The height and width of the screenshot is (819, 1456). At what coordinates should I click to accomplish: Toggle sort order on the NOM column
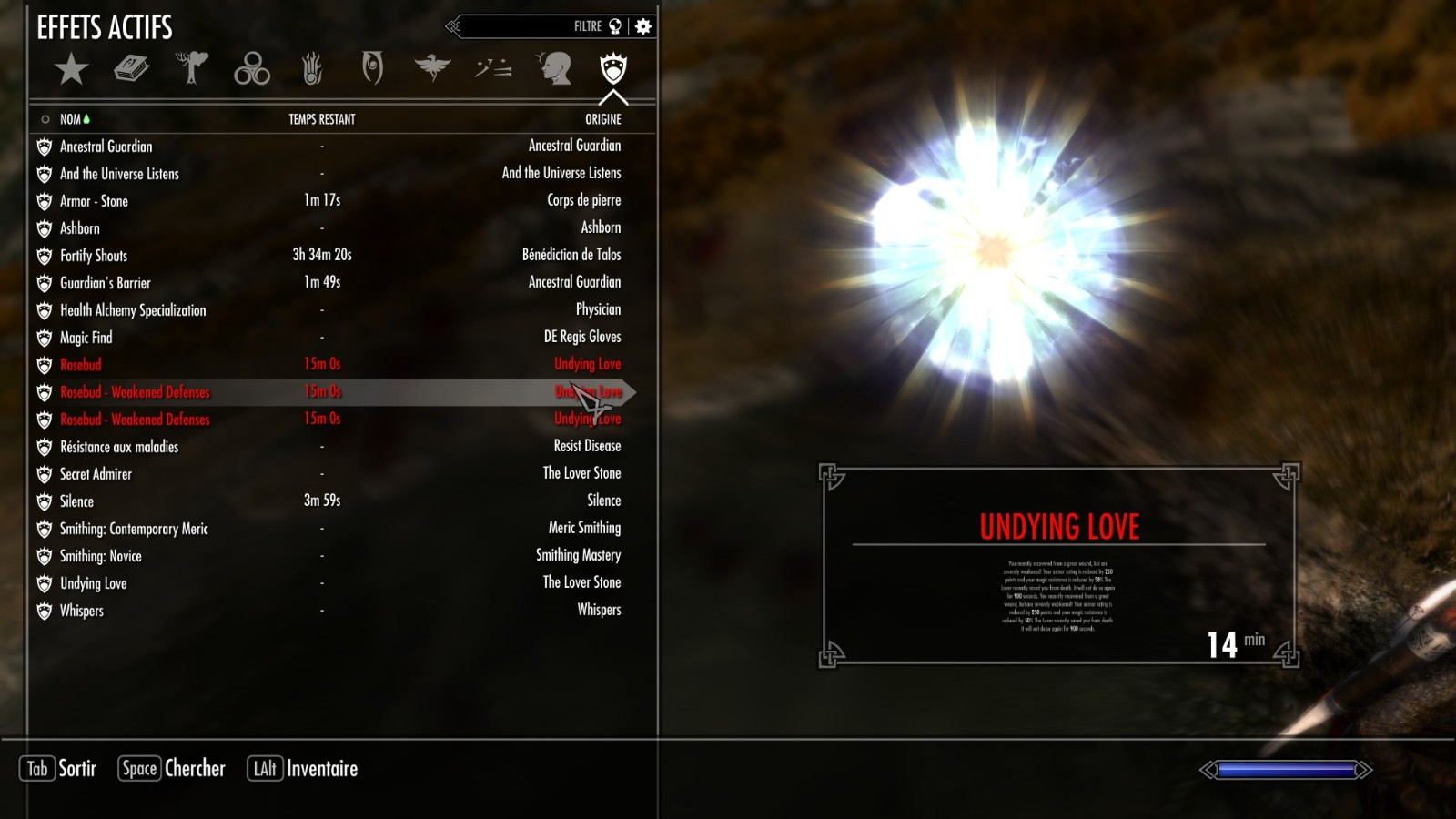70,118
